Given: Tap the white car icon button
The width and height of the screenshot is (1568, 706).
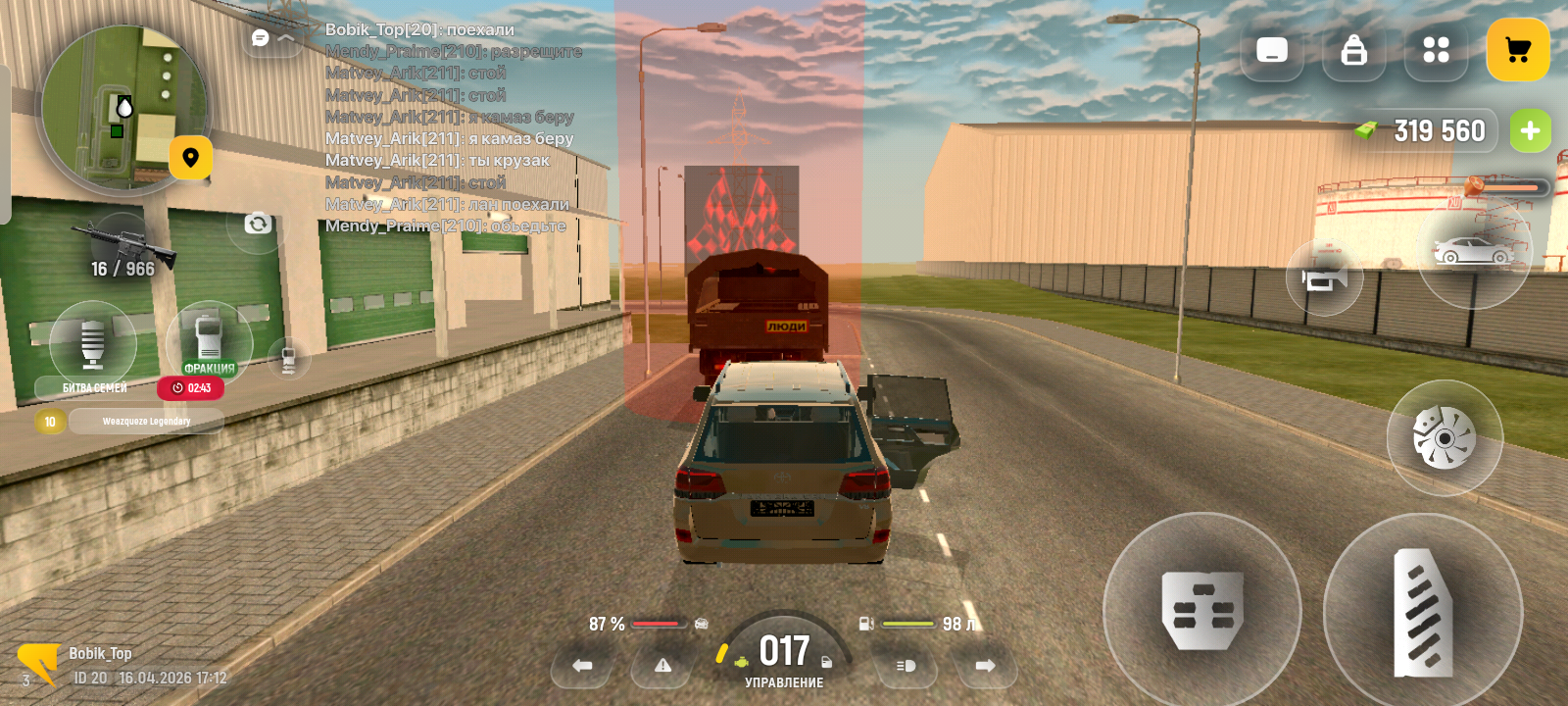Looking at the screenshot, I should coord(1473,253).
